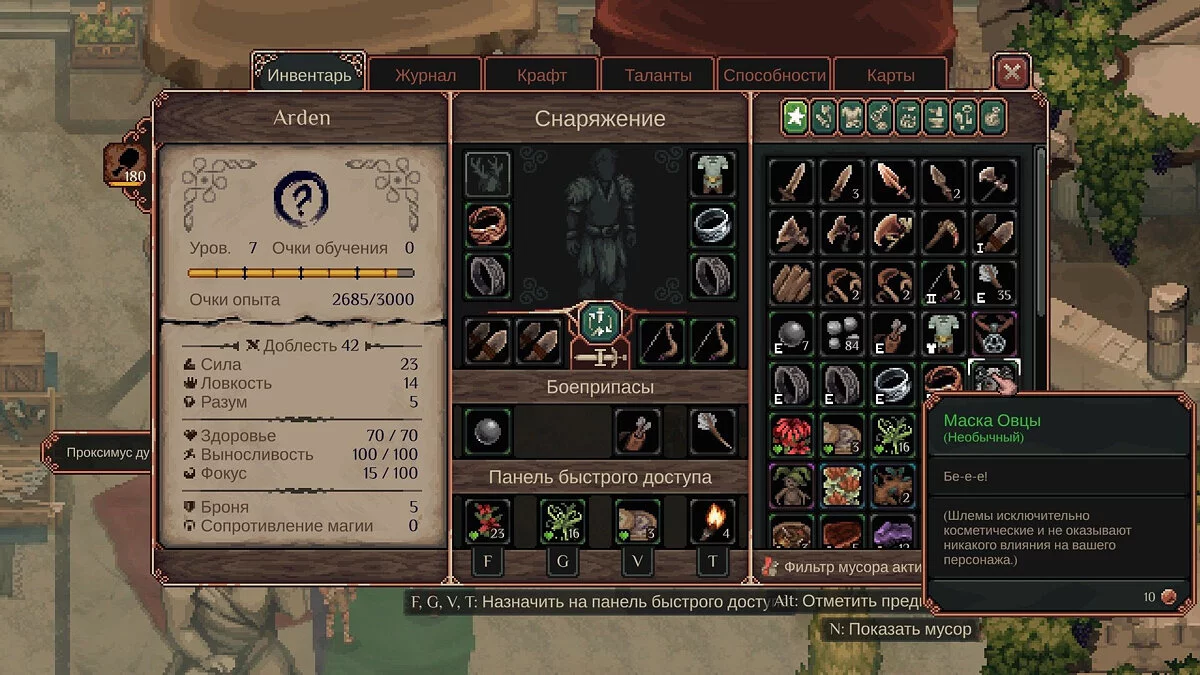Screen dimensions: 1200x675
Task: Select the Инвентарь tab
Action: pyautogui.click(x=309, y=75)
